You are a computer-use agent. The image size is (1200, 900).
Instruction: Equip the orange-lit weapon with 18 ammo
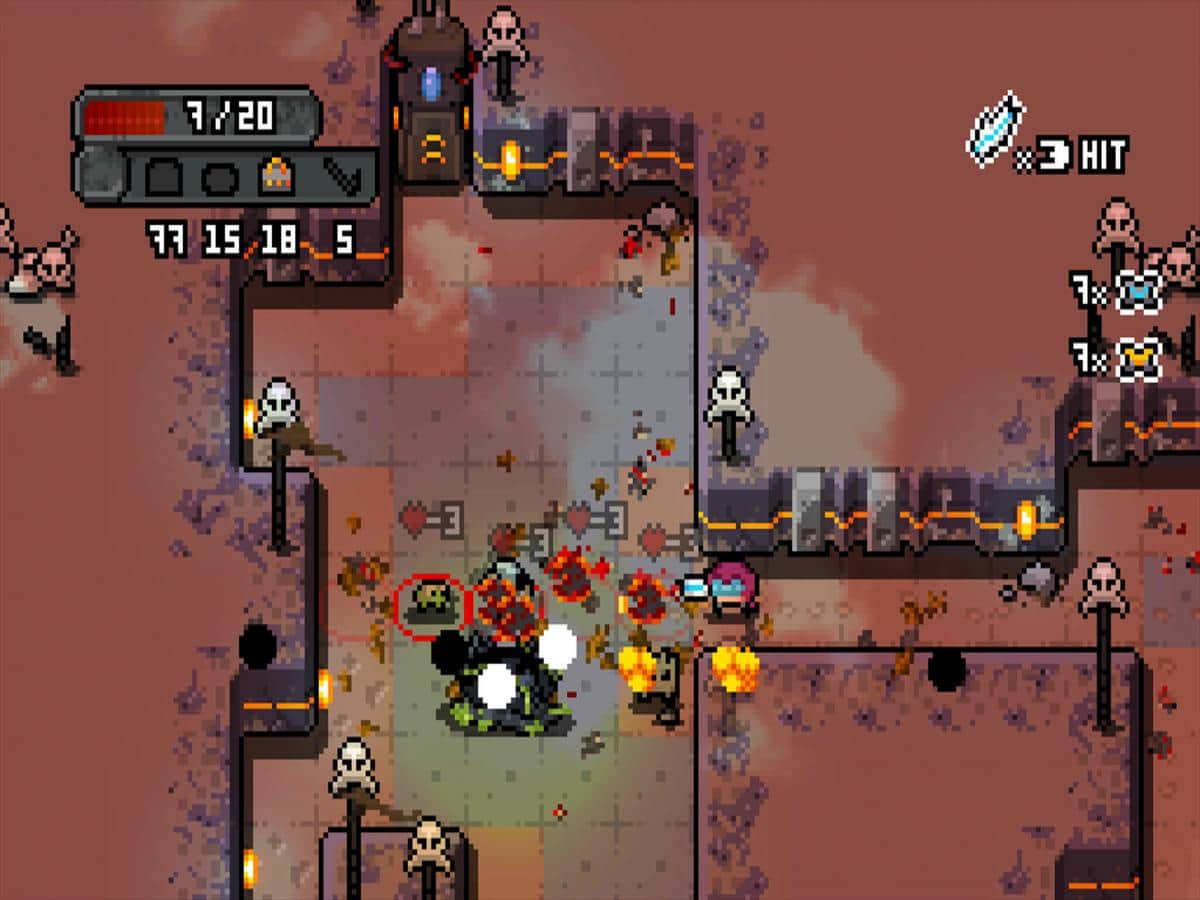(x=276, y=178)
